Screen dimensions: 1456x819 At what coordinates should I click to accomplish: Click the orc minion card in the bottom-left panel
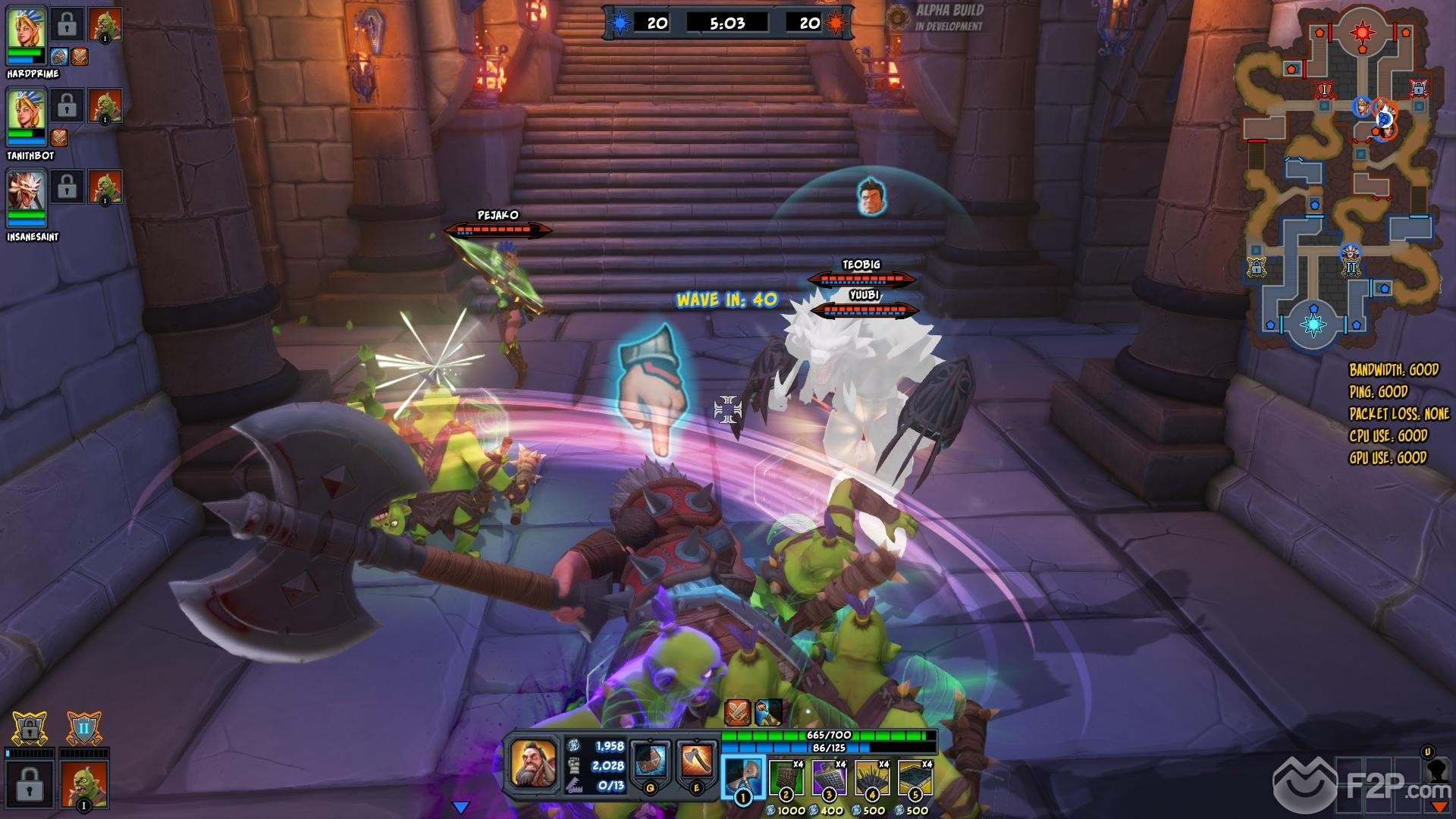point(83,784)
